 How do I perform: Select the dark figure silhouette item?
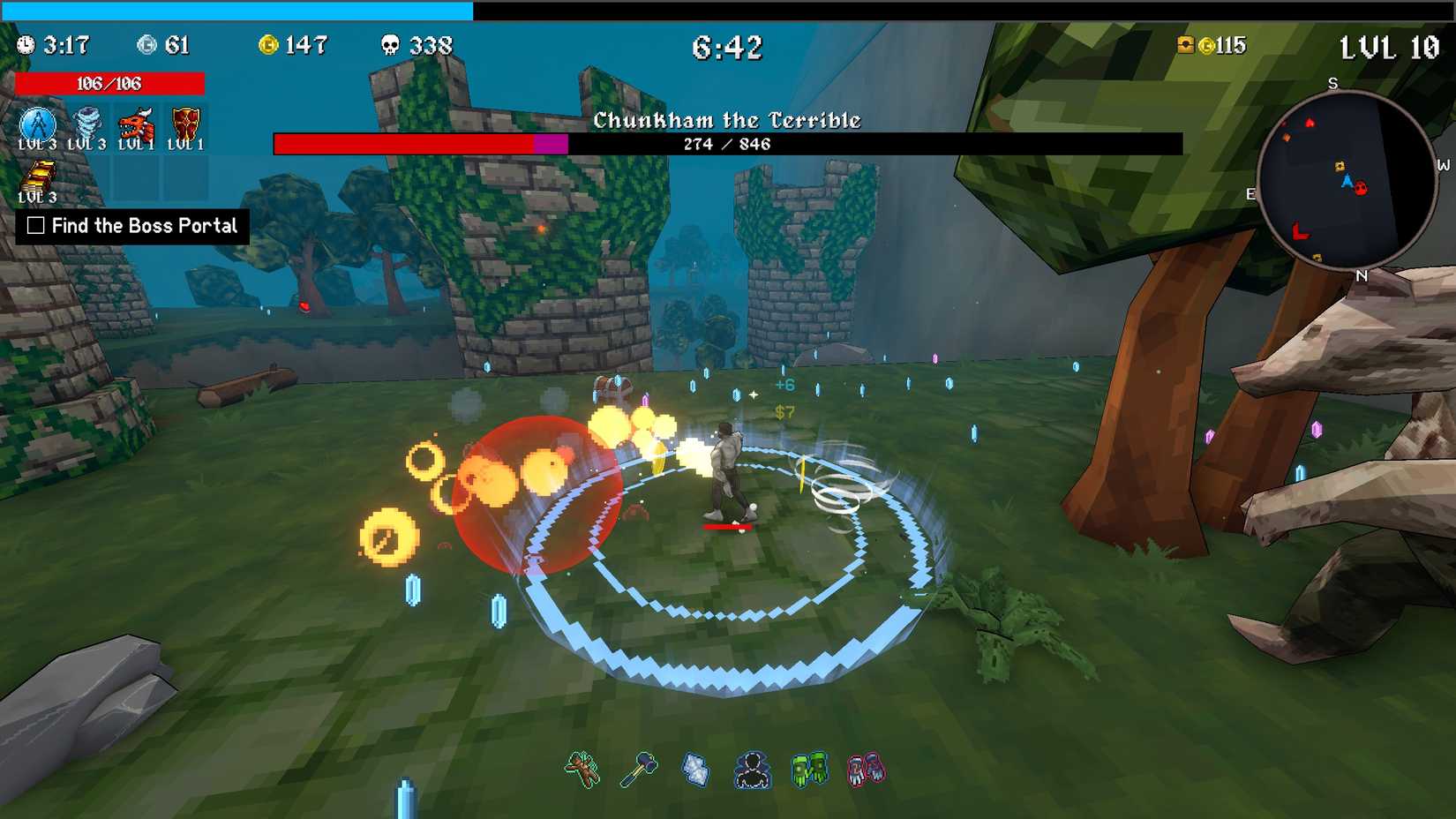pyautogui.click(x=753, y=769)
